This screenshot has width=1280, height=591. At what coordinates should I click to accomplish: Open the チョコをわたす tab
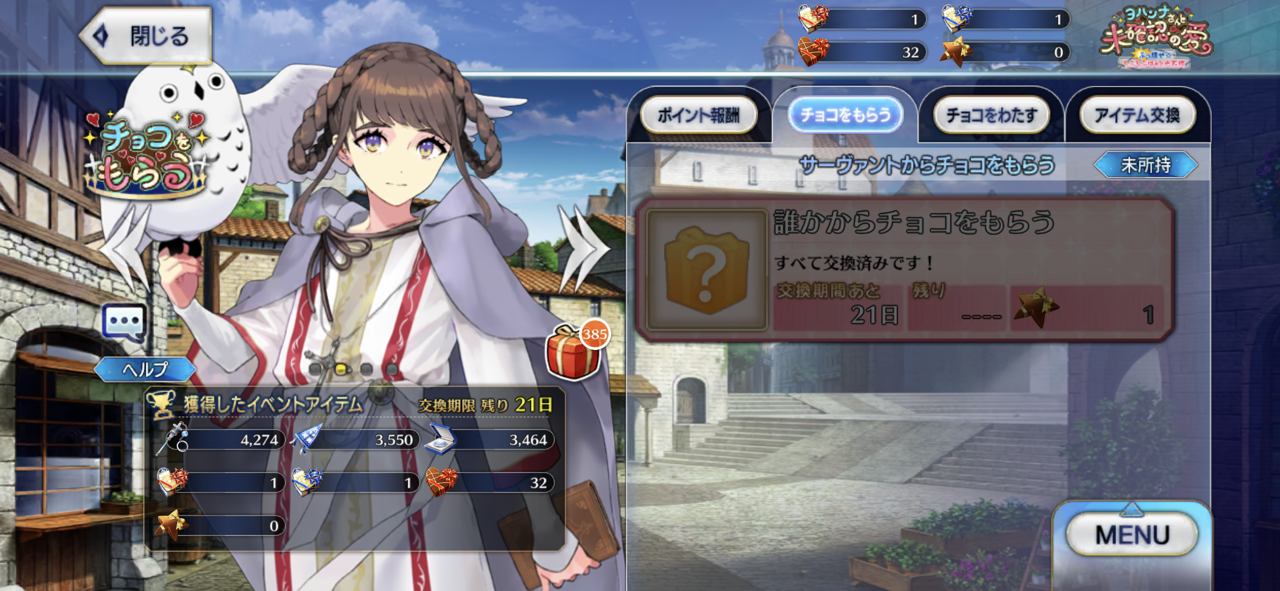(991, 115)
